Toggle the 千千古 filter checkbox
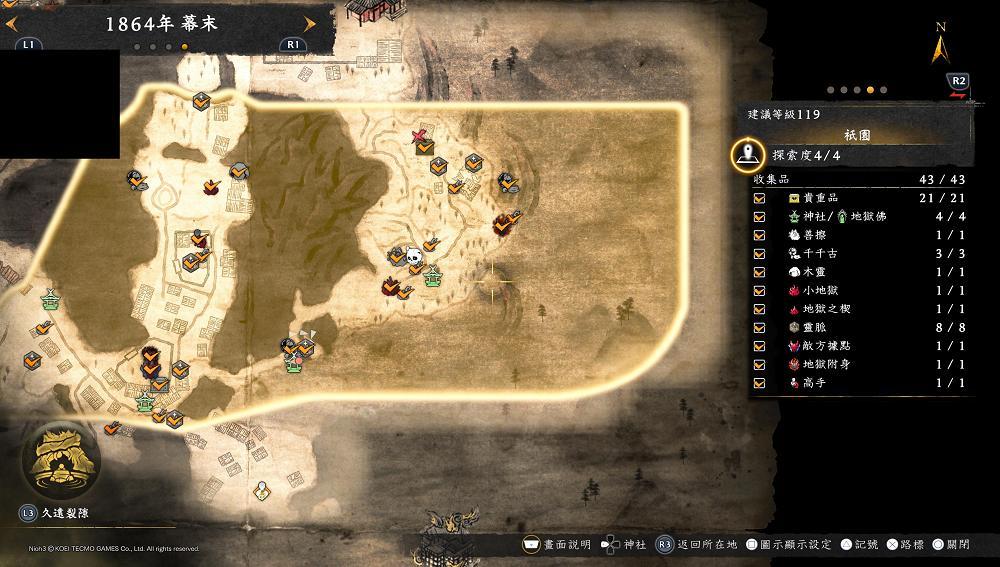 (760, 253)
